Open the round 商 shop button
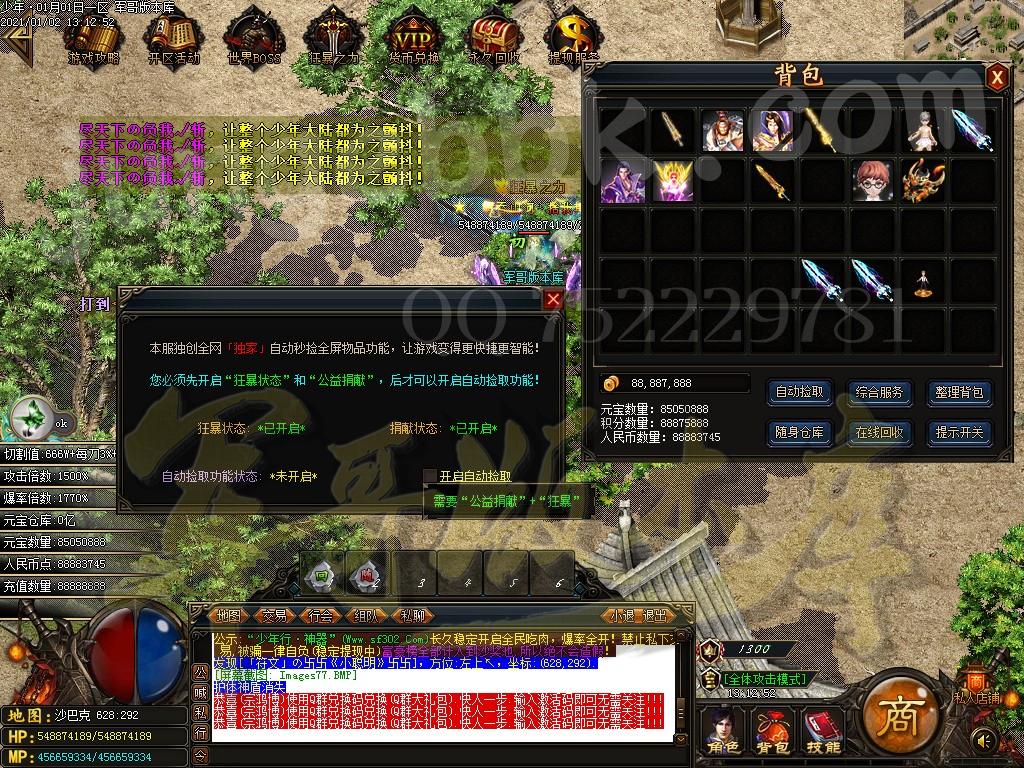The image size is (1024, 768). point(895,718)
